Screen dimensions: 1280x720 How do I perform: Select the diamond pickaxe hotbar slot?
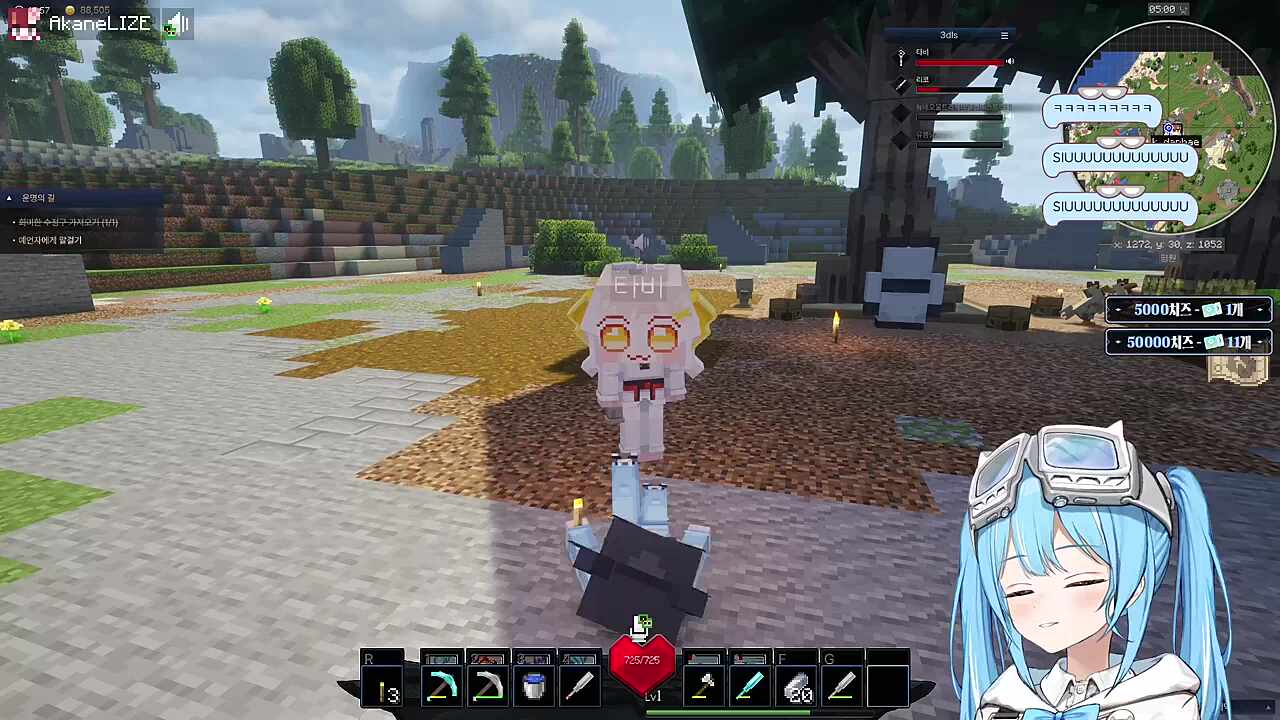pyautogui.click(x=441, y=687)
